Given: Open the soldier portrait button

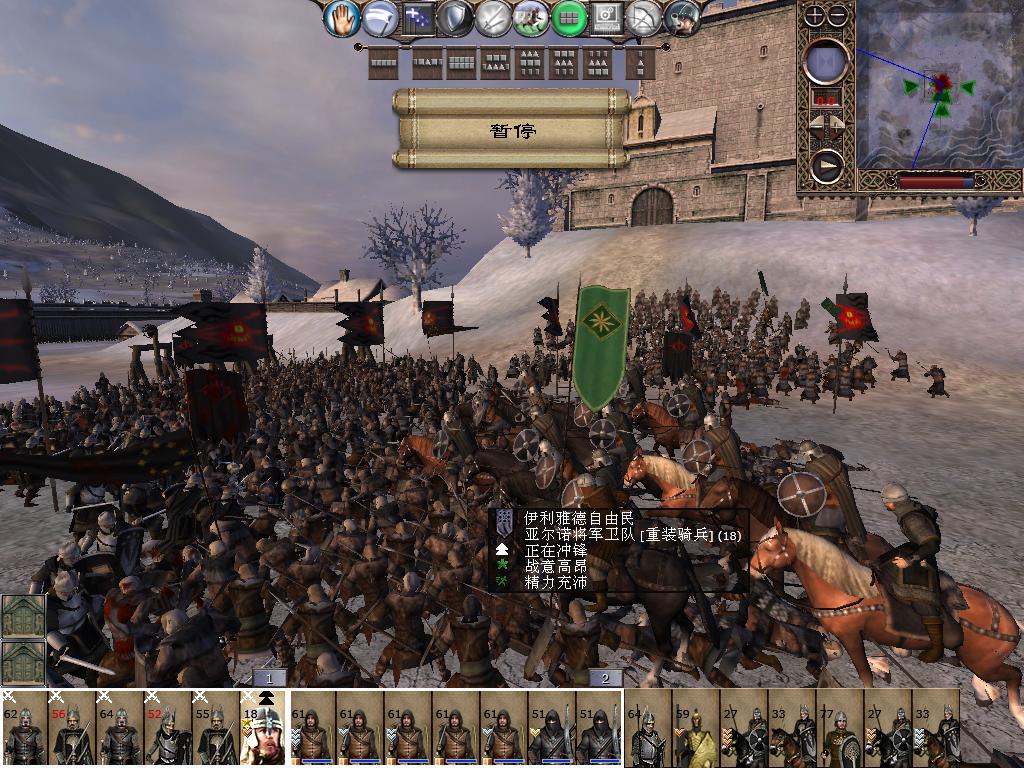Looking at the screenshot, I should [x=684, y=18].
